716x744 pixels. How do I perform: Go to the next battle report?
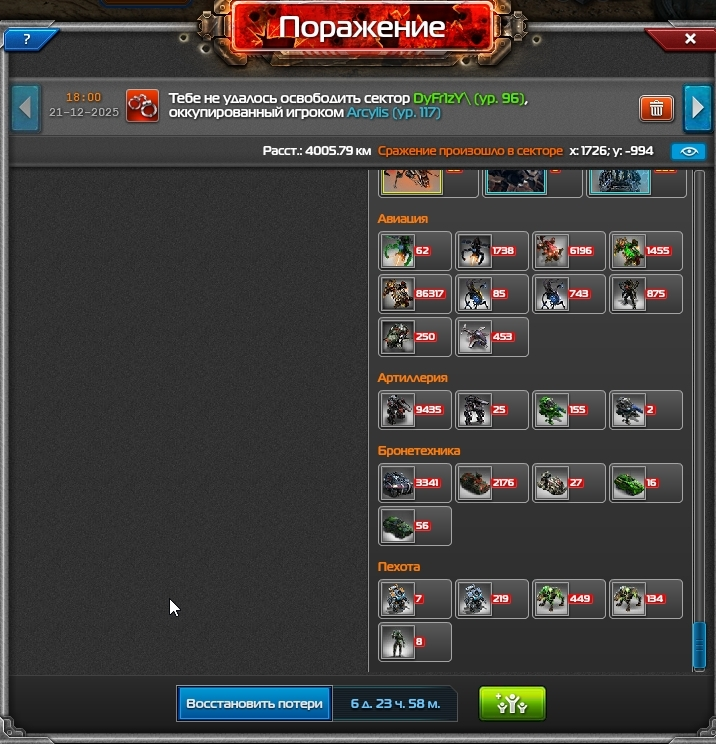(696, 107)
